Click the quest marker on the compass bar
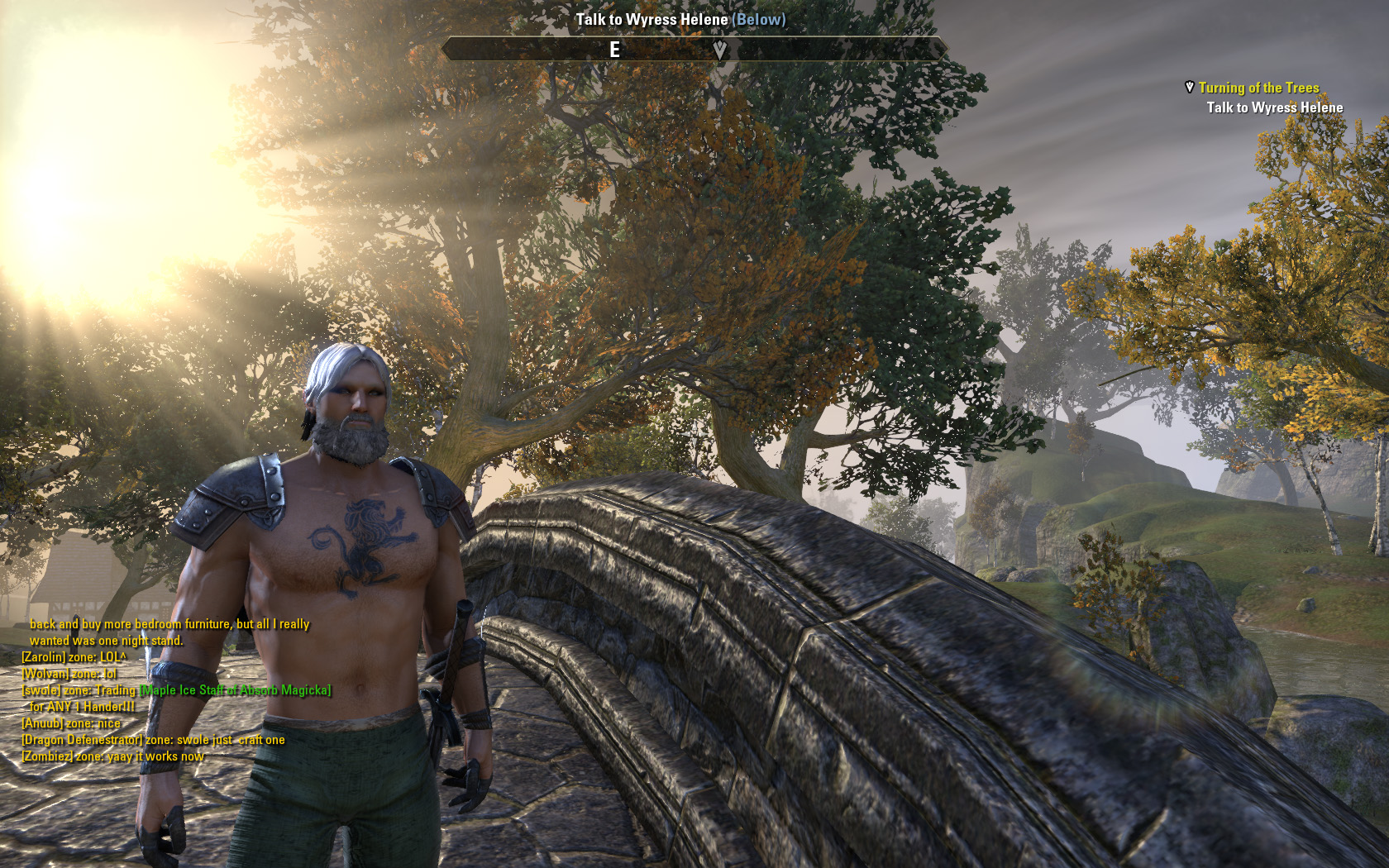The width and height of the screenshot is (1389, 868). click(x=720, y=50)
